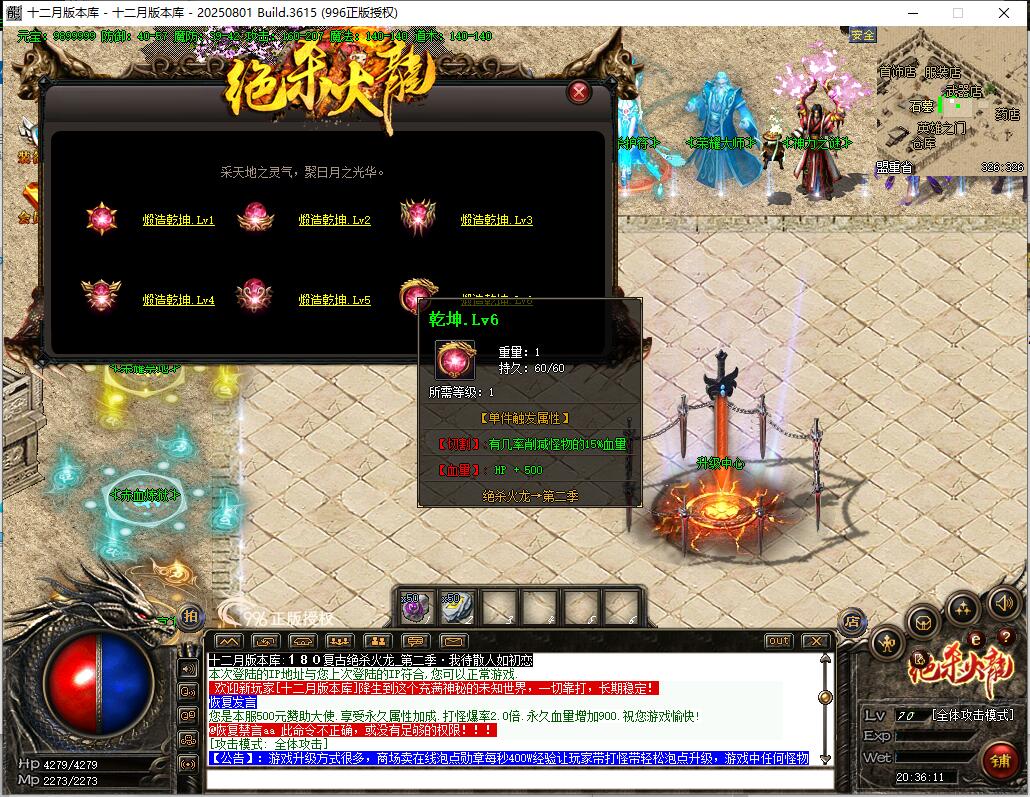Use the purple orb hotbar item
This screenshot has height=797, width=1030.
[415, 607]
